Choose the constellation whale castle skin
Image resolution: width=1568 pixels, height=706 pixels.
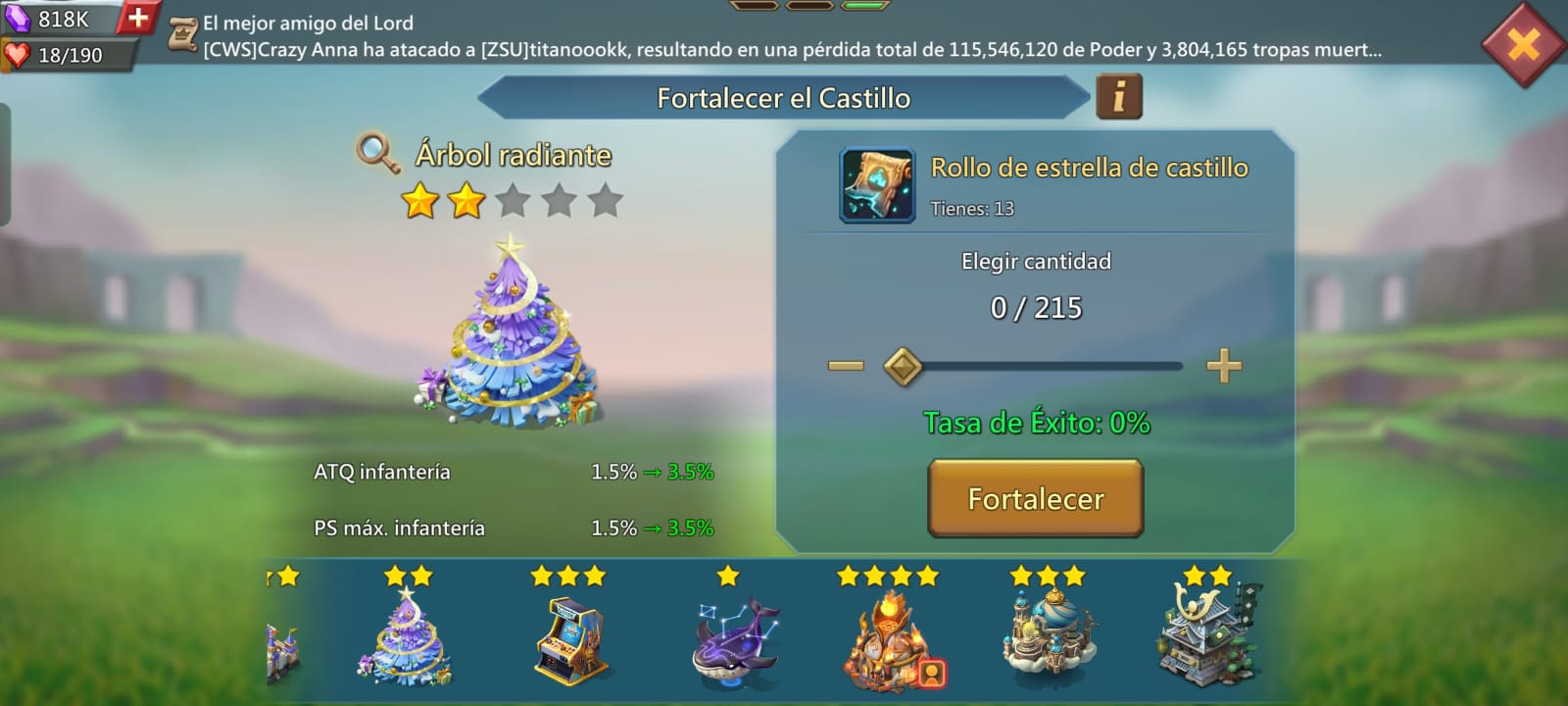coord(734,642)
